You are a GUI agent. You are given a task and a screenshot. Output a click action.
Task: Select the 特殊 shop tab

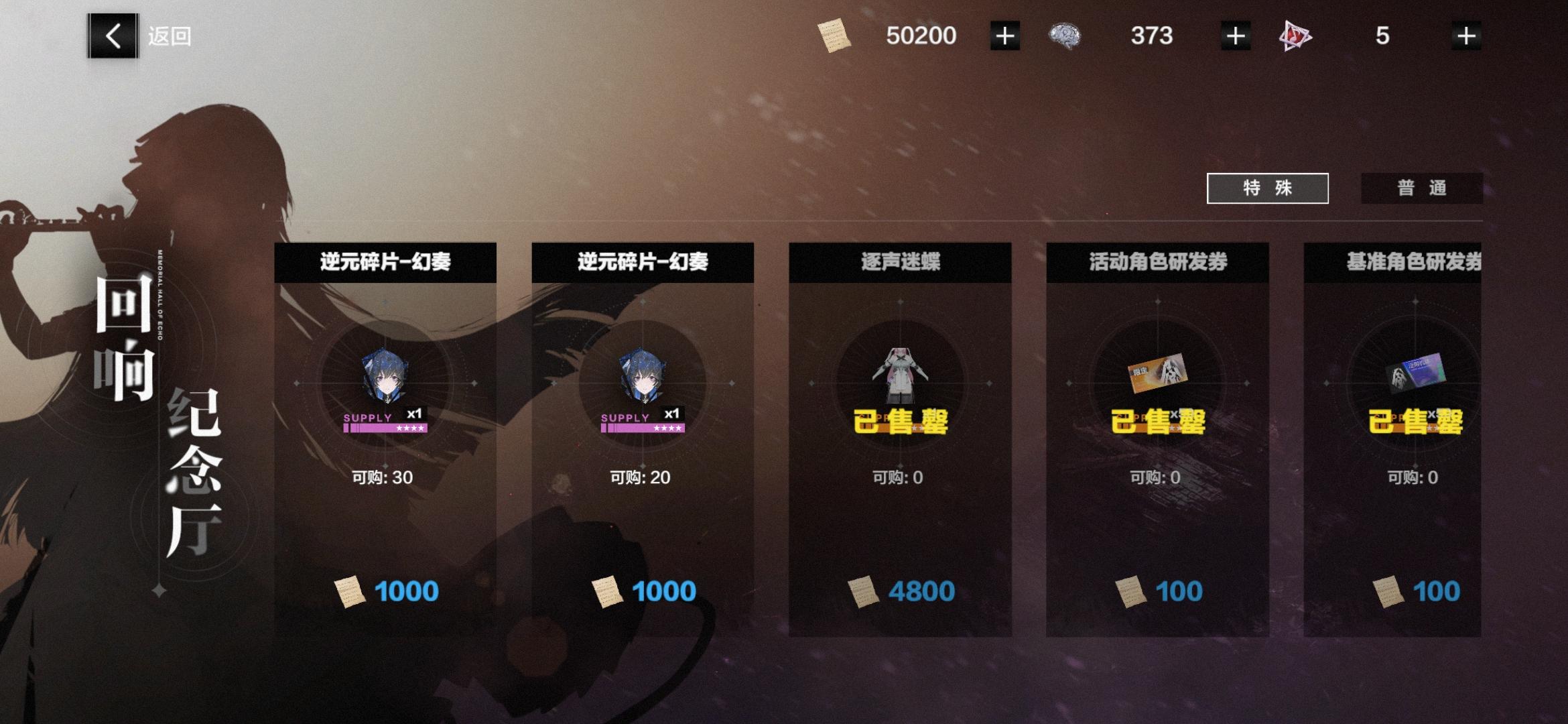[1266, 188]
